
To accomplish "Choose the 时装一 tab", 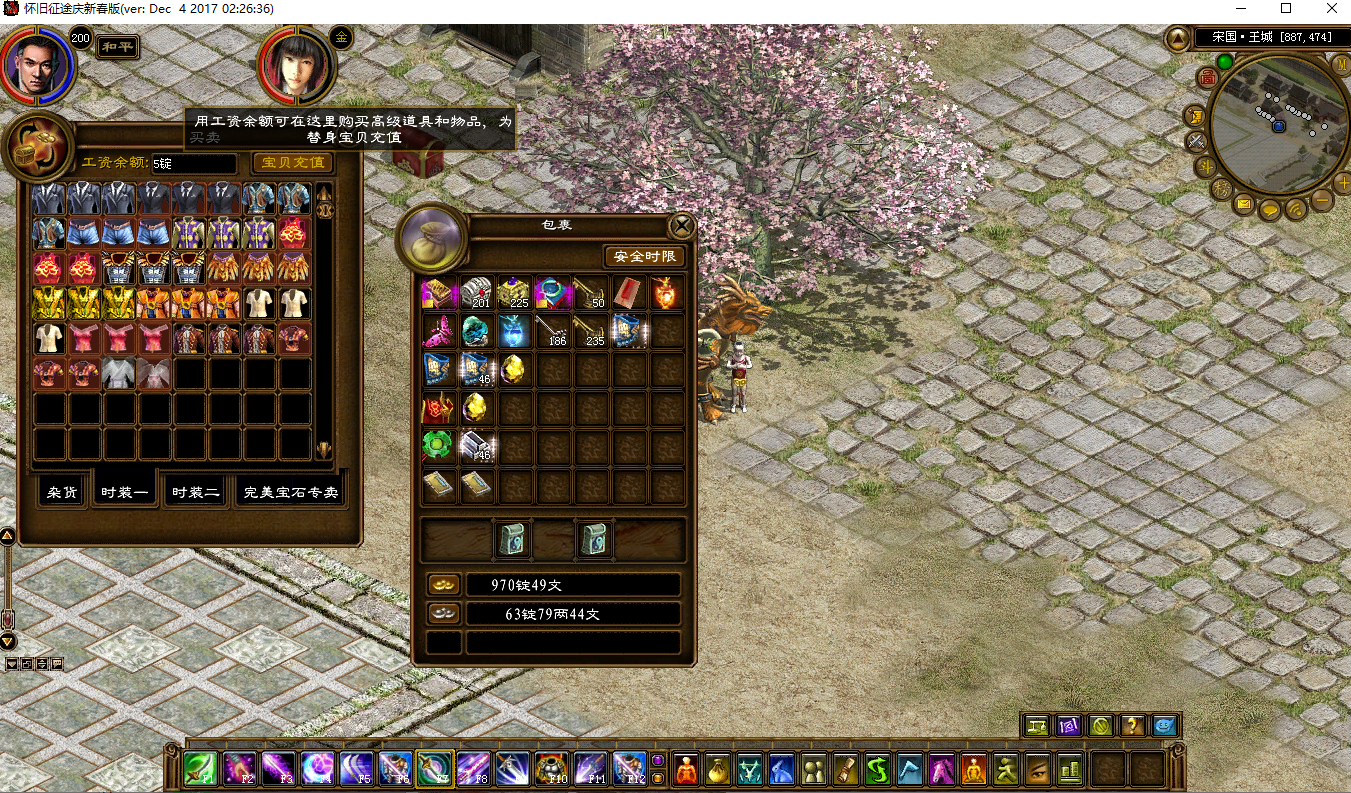I will [125, 492].
